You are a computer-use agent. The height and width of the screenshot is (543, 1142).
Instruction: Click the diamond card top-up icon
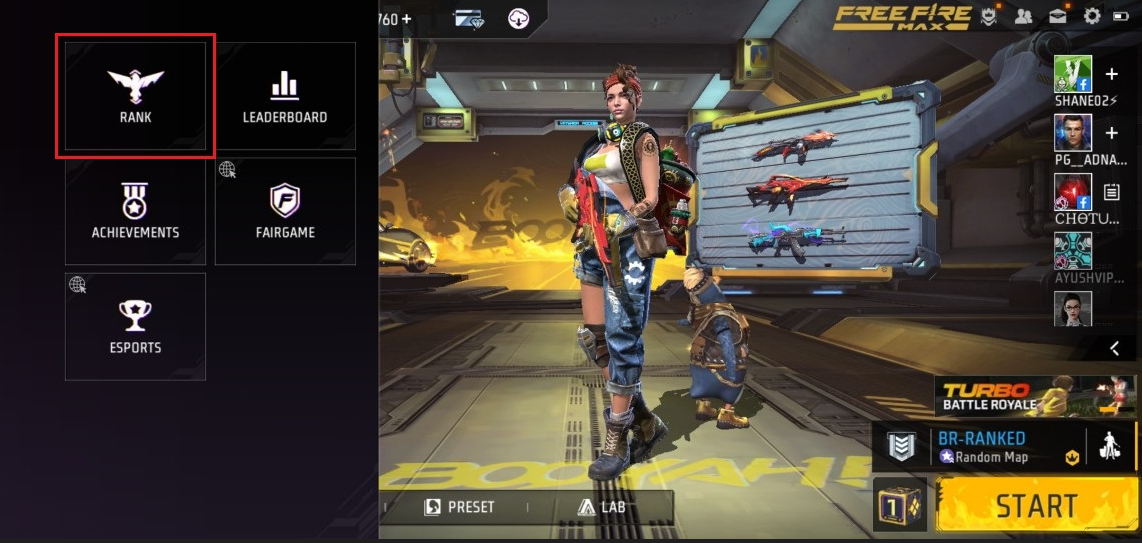tap(468, 18)
